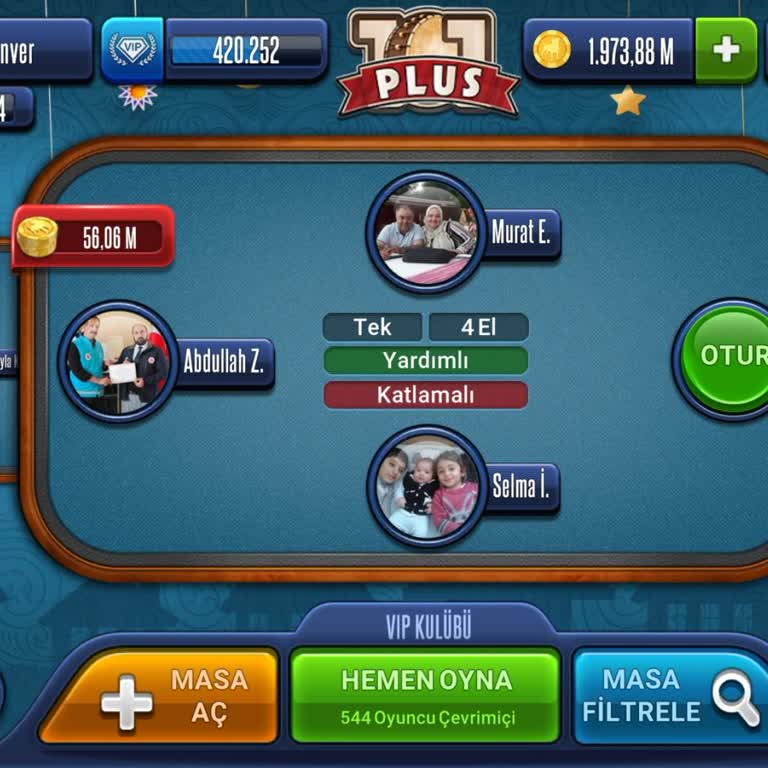Tap the 56,06 M table stake label
Screen dimensions: 768x768
(94, 237)
